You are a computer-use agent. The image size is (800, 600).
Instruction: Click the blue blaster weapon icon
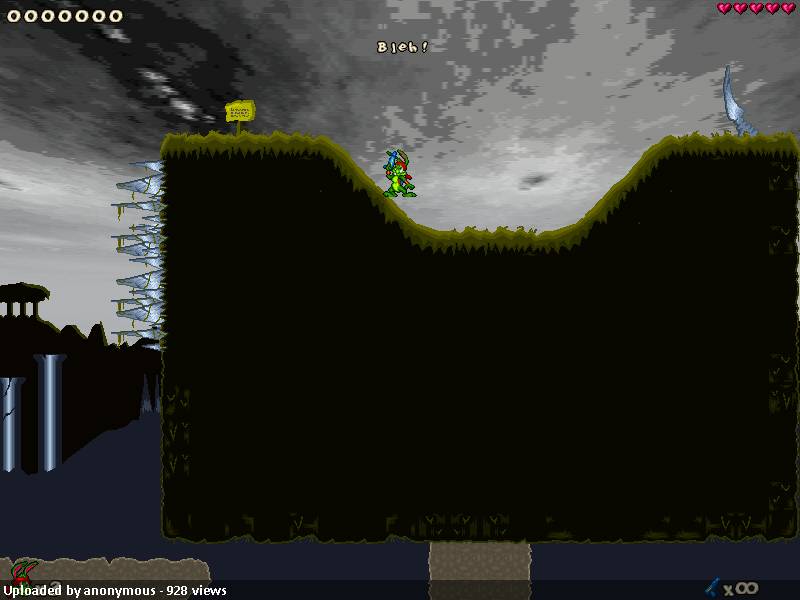(x=712, y=587)
